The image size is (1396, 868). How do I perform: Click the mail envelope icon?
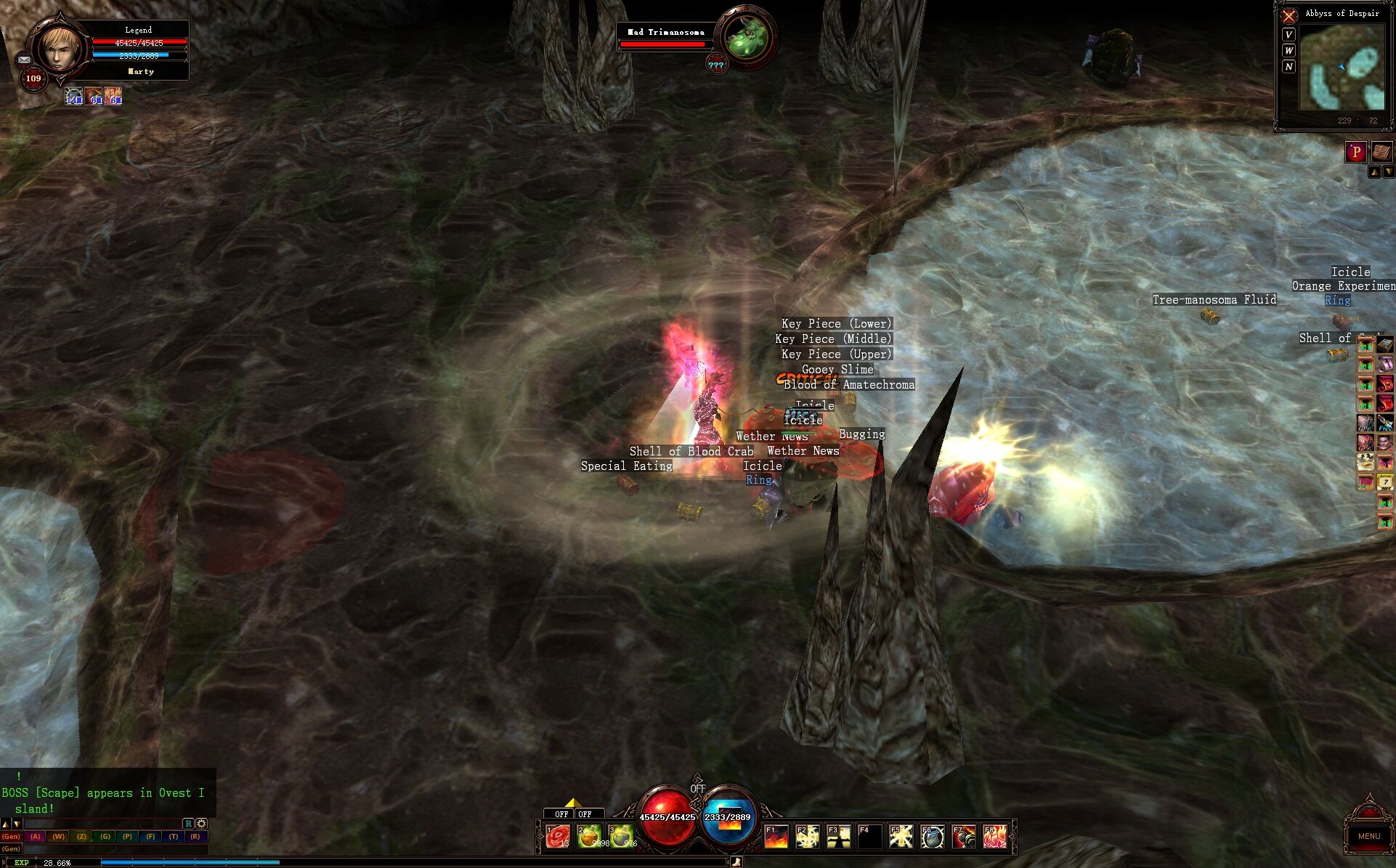pyautogui.click(x=24, y=60)
